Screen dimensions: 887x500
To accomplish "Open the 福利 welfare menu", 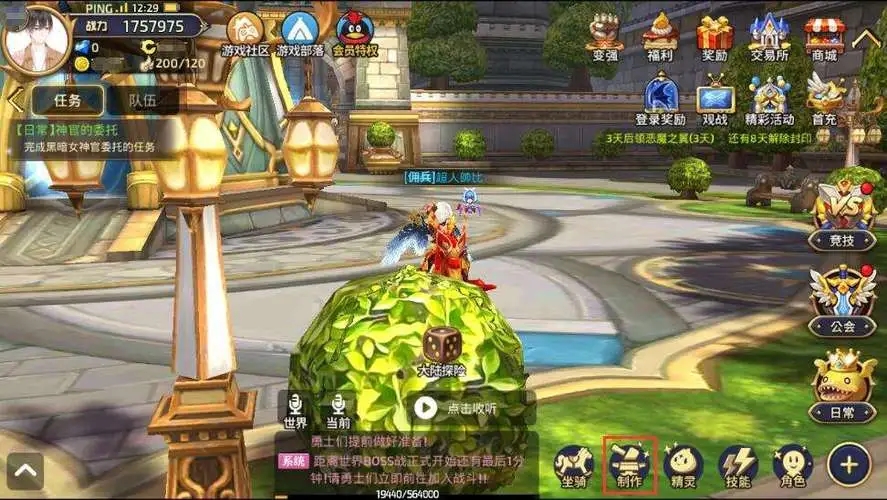I will [x=660, y=35].
